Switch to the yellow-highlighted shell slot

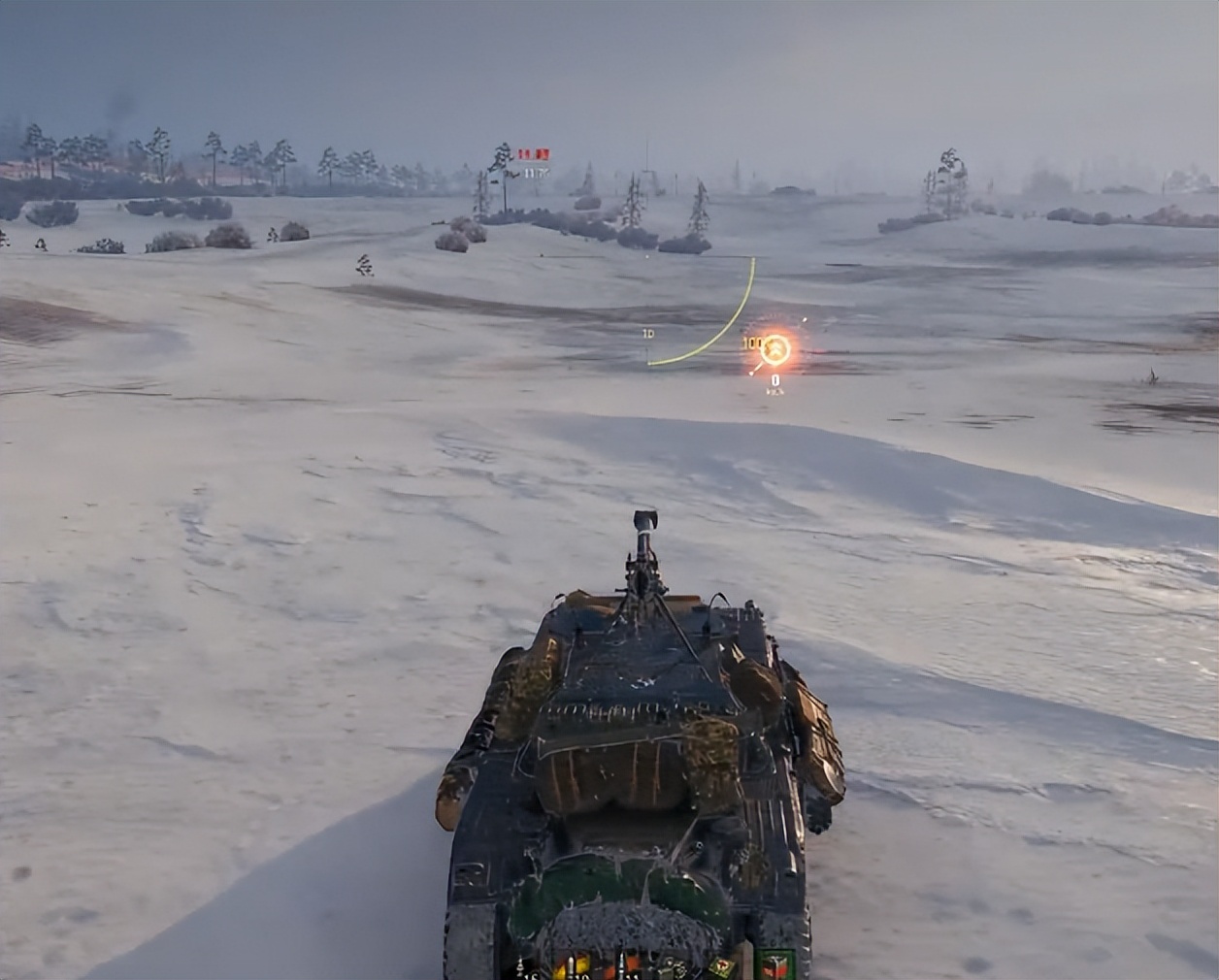click(x=573, y=967)
